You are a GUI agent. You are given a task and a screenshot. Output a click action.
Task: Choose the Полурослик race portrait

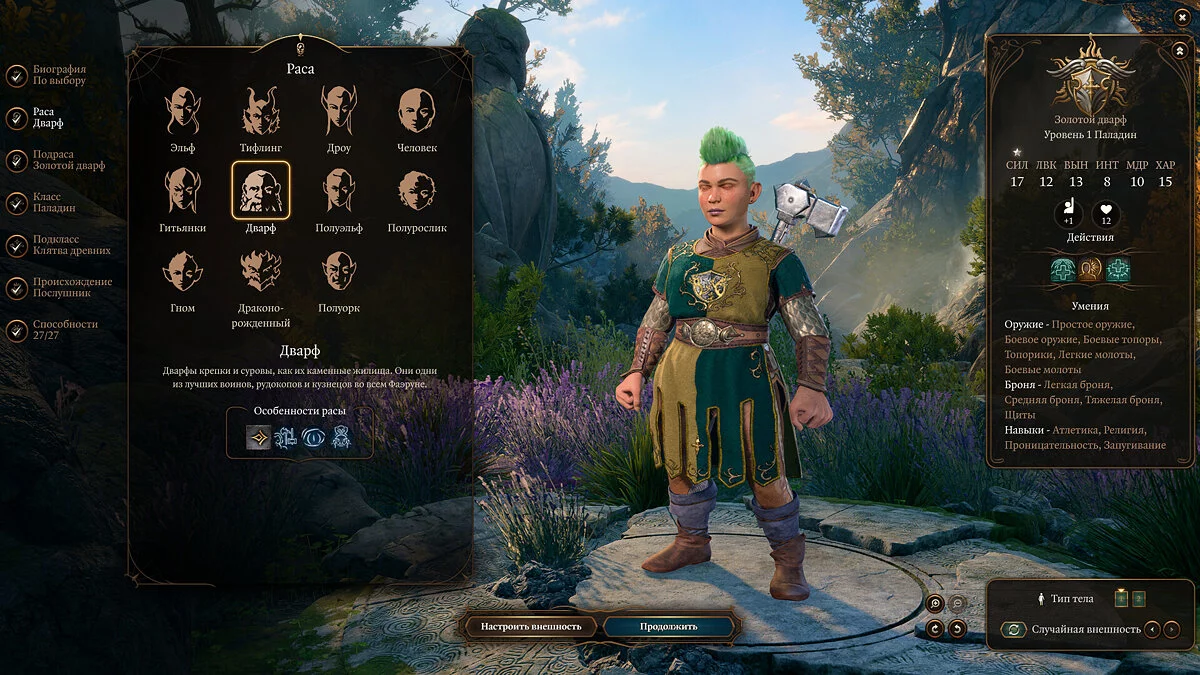417,191
